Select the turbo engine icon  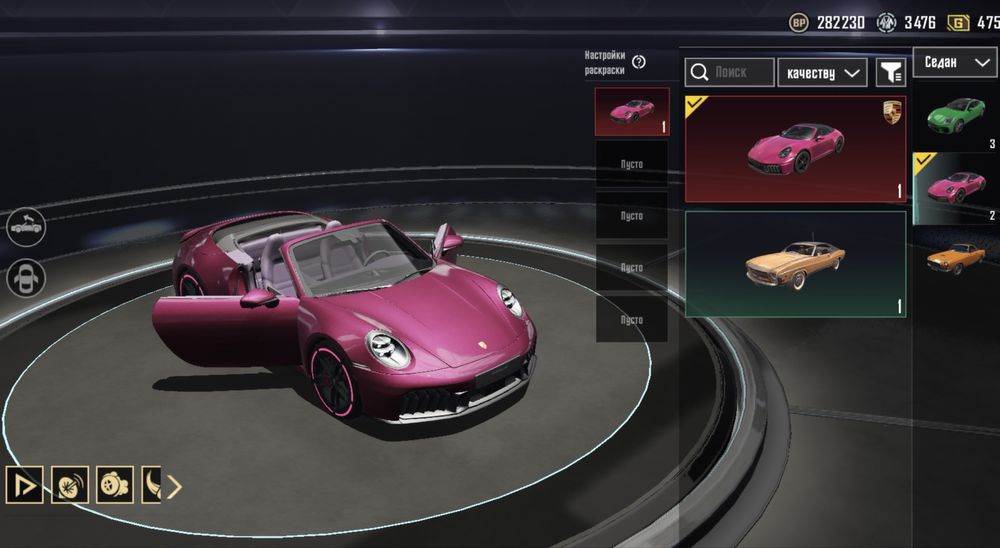[x=114, y=486]
